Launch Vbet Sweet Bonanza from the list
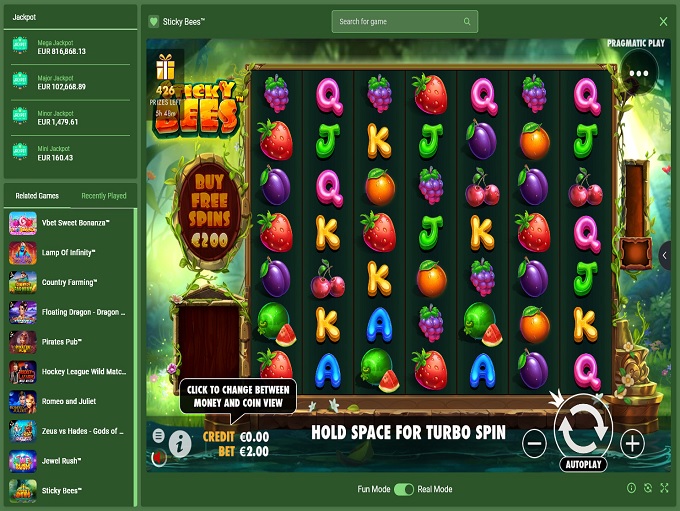Image resolution: width=680 pixels, height=511 pixels. [x=68, y=222]
